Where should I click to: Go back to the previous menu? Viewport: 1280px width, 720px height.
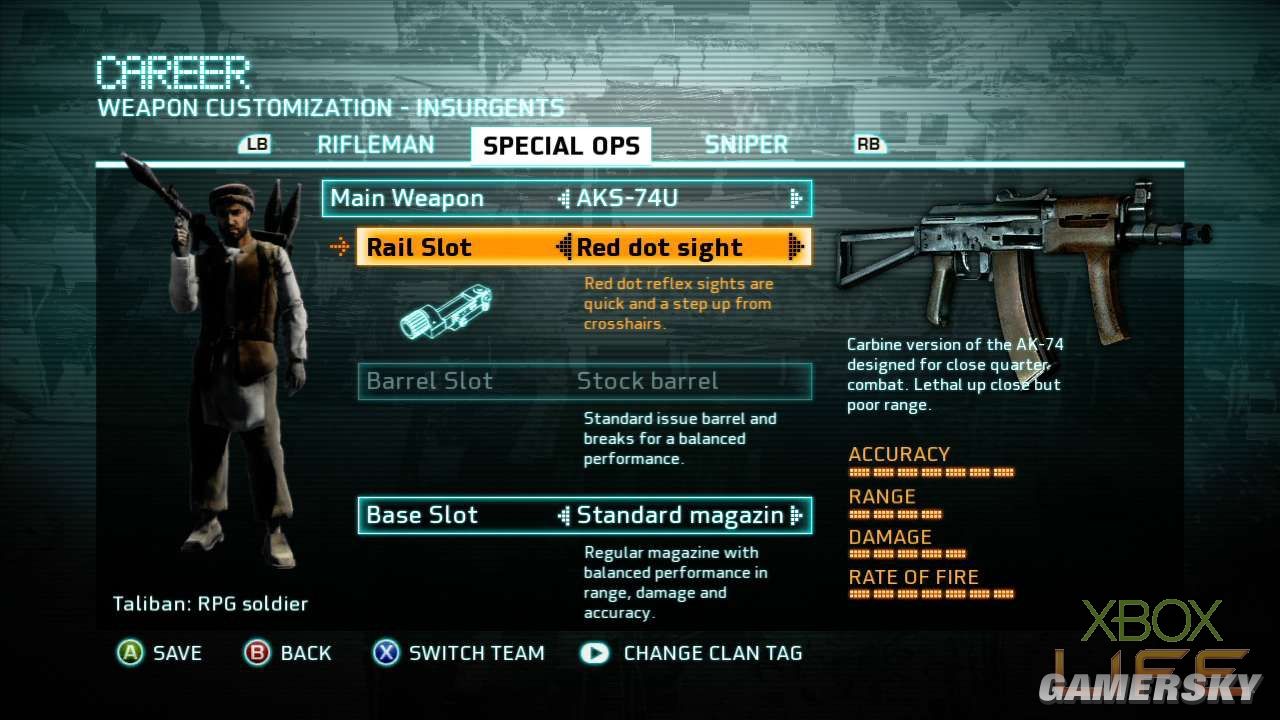(x=288, y=653)
